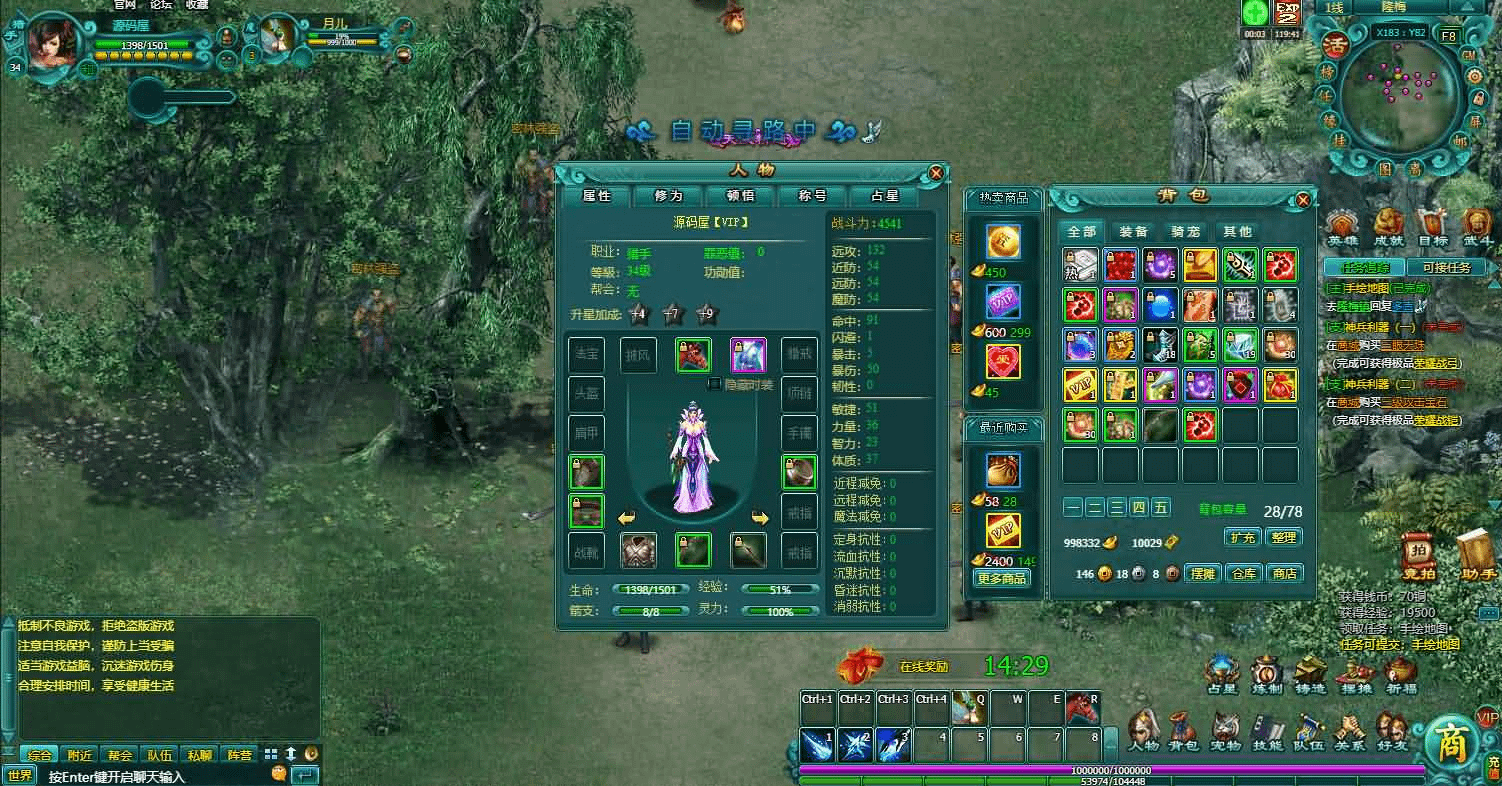Viewport: 1502px width, 786px height.
Task: Open the 商店 shop from the backpack
Action: [x=1284, y=573]
